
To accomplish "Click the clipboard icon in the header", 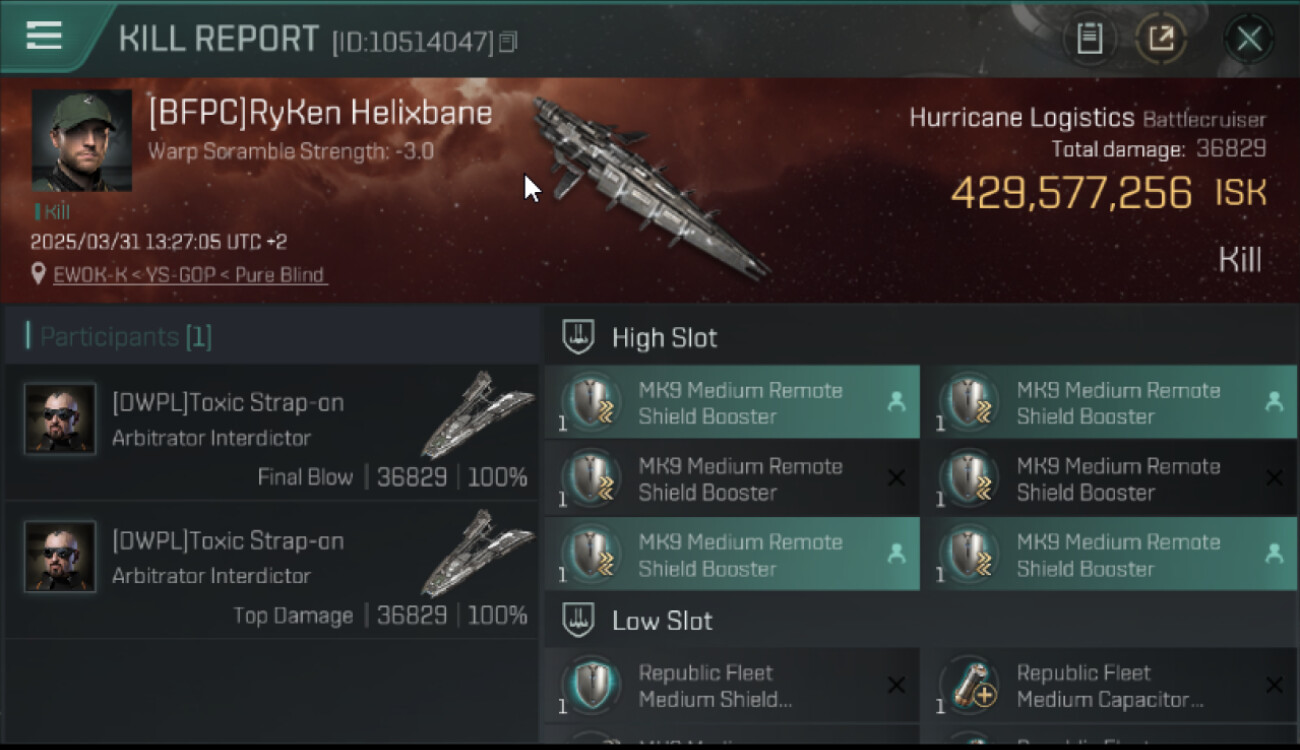I will tap(1089, 39).
